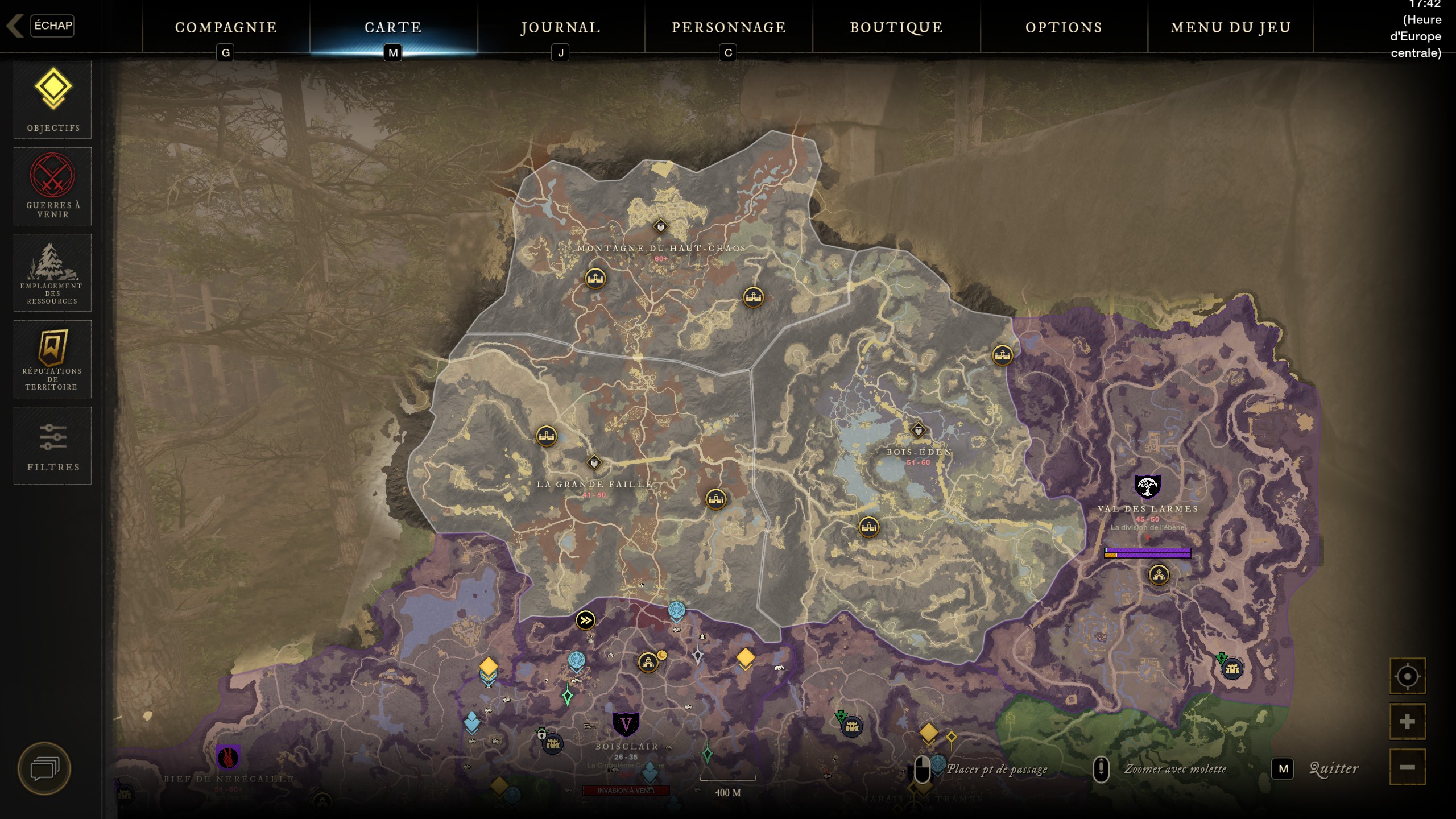
Task: Open the Personnage tab
Action: point(729,27)
